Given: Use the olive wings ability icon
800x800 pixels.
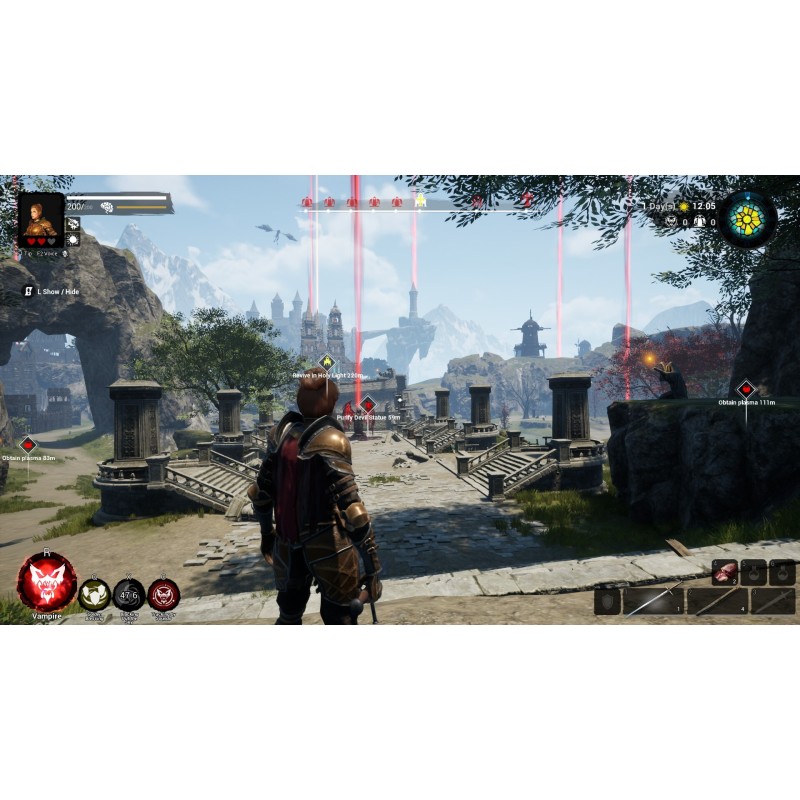Looking at the screenshot, I should click(x=94, y=594).
